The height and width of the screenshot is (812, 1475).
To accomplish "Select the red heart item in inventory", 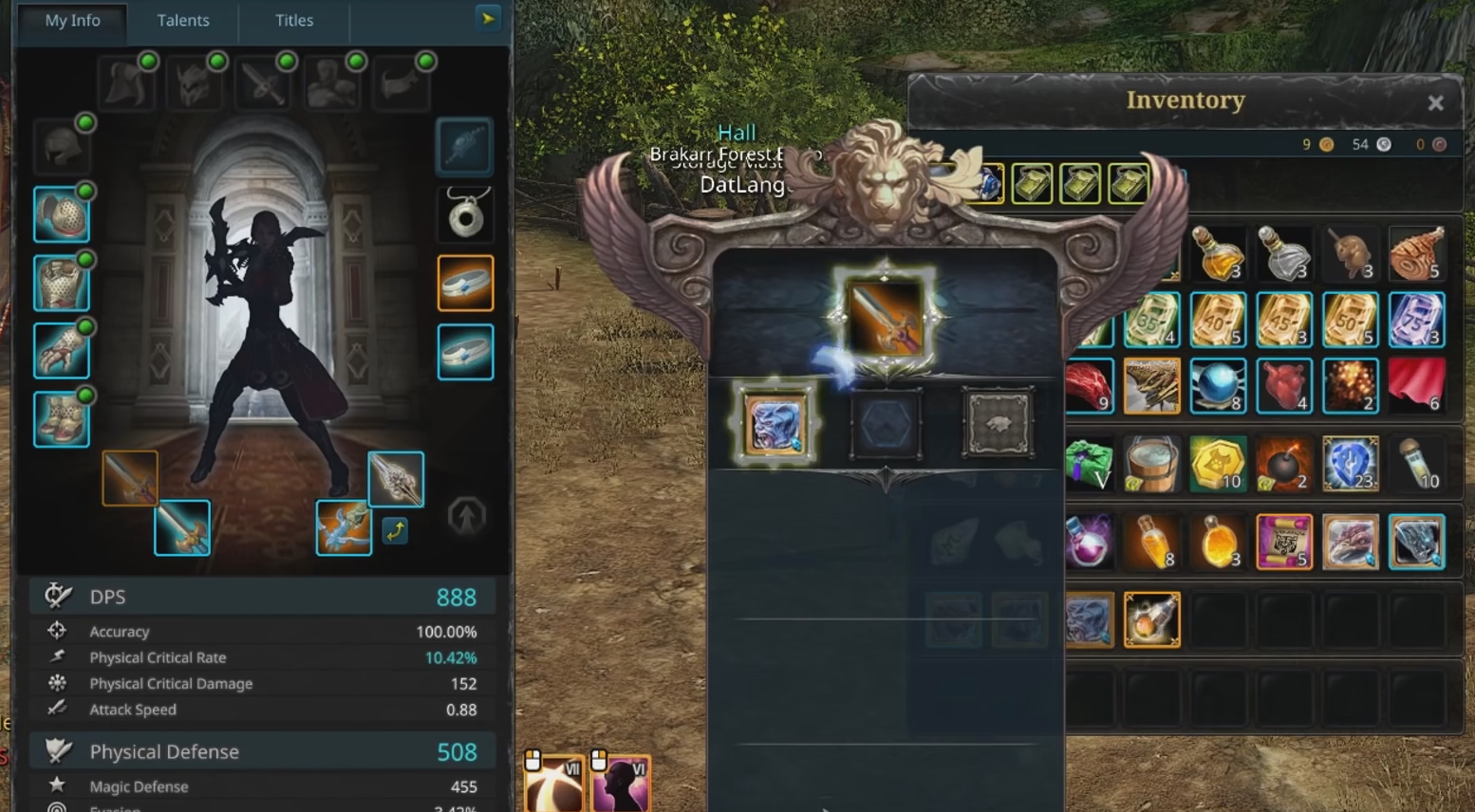I will click(1283, 385).
